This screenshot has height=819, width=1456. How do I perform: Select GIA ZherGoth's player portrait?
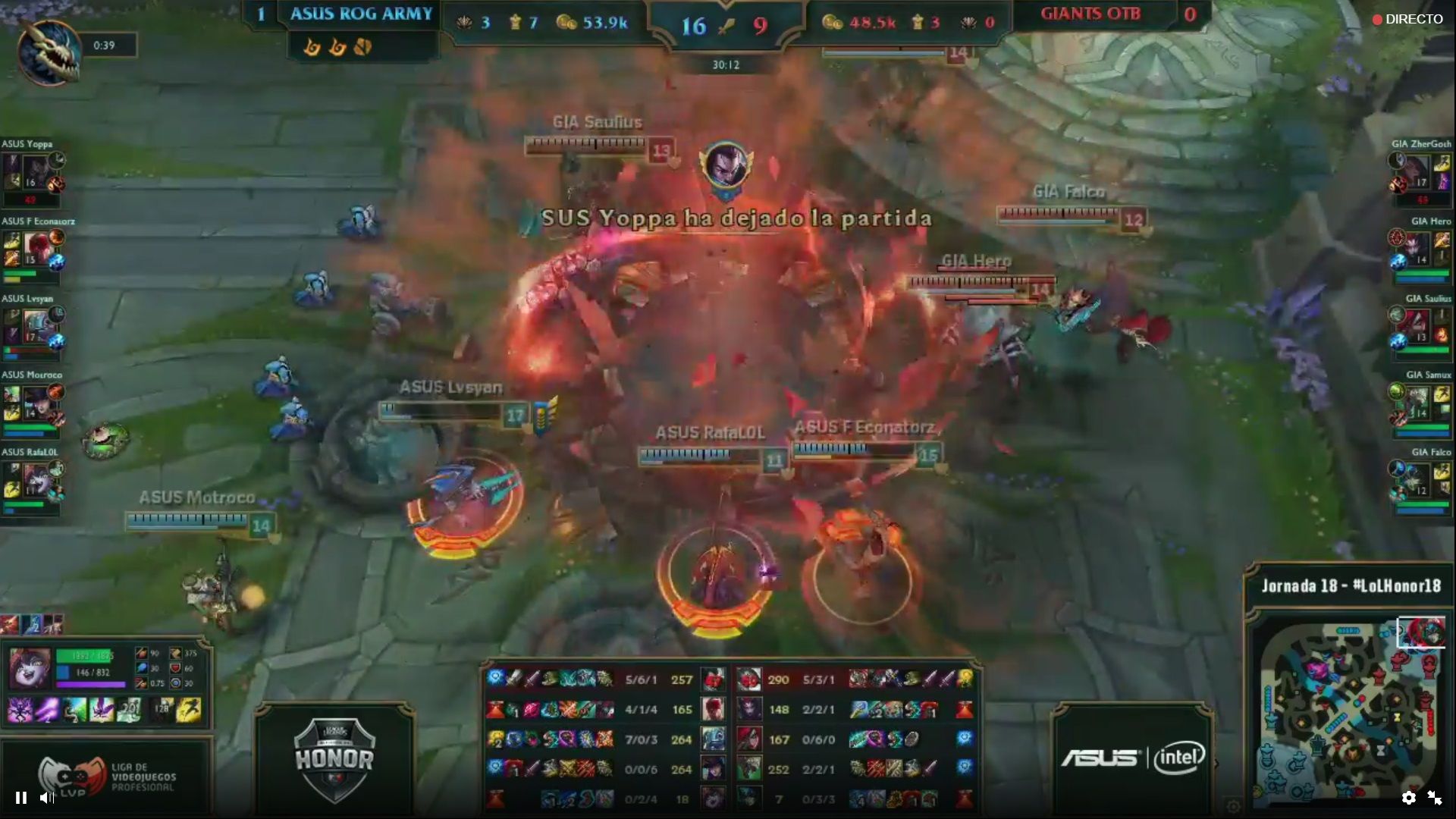click(1417, 171)
